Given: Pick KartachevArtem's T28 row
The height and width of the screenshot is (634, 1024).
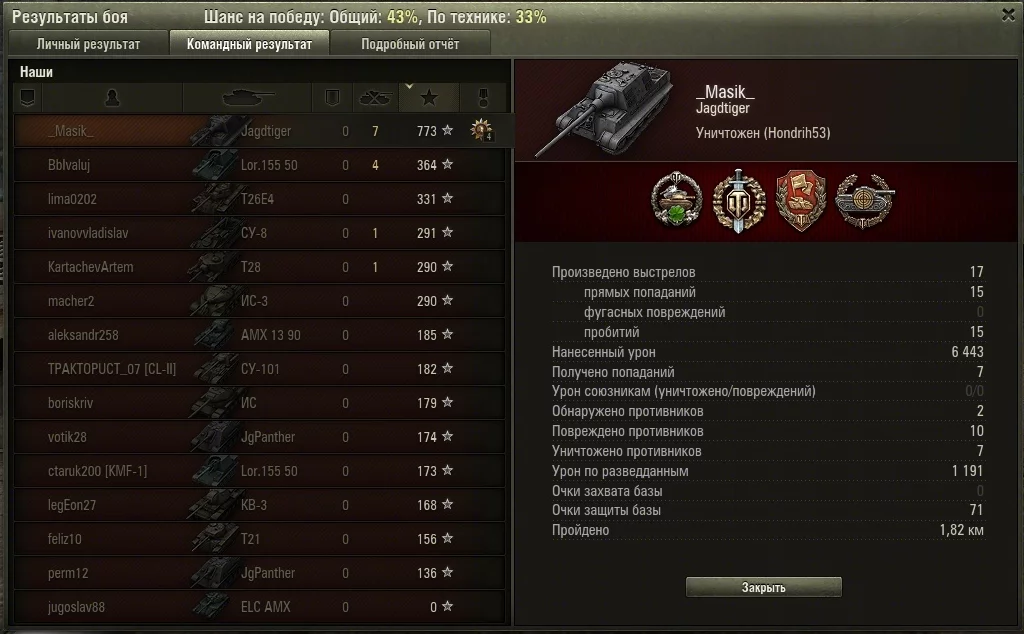Looking at the screenshot, I should (260, 267).
